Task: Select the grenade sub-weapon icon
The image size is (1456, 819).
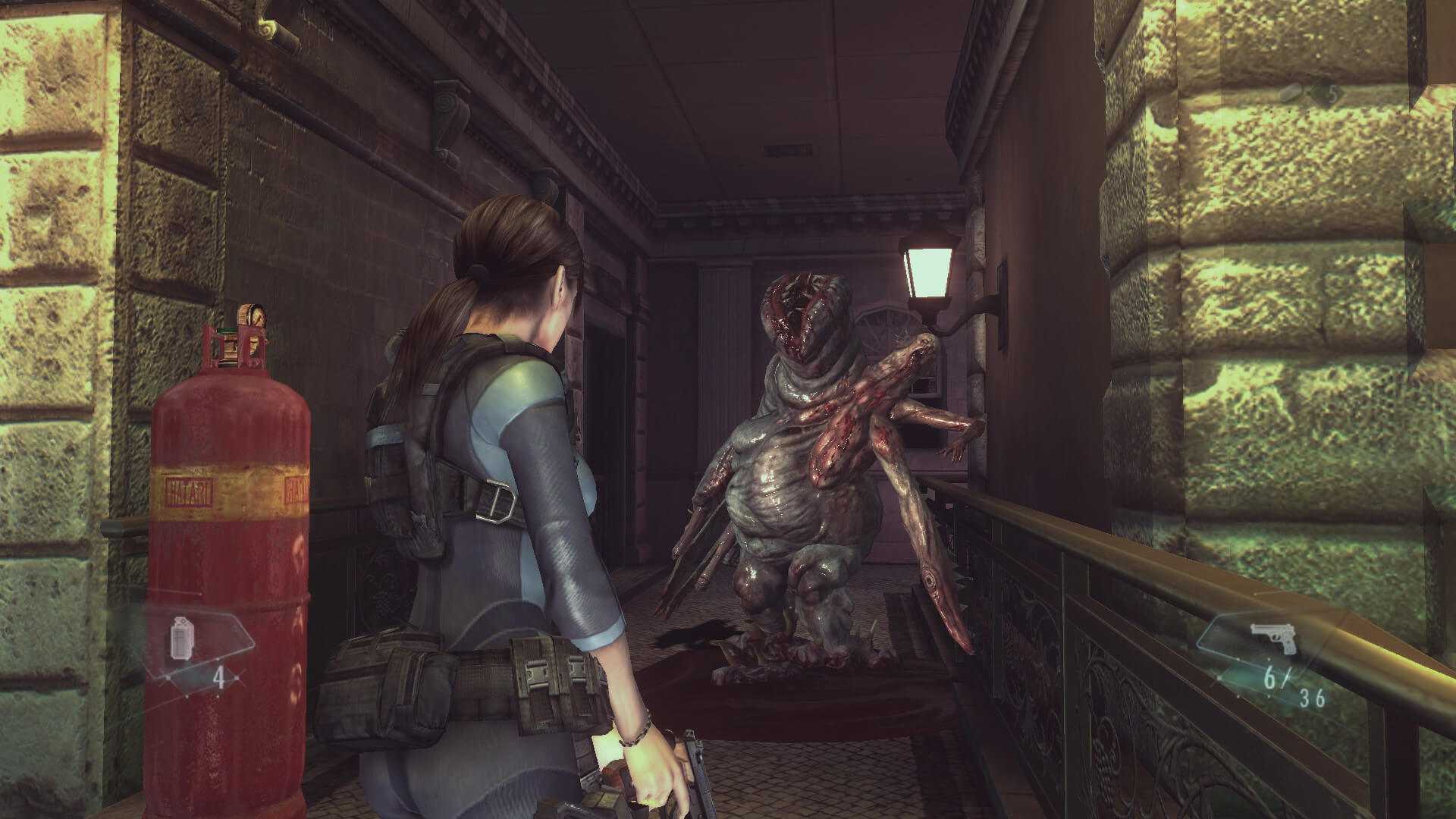Action: tap(181, 639)
